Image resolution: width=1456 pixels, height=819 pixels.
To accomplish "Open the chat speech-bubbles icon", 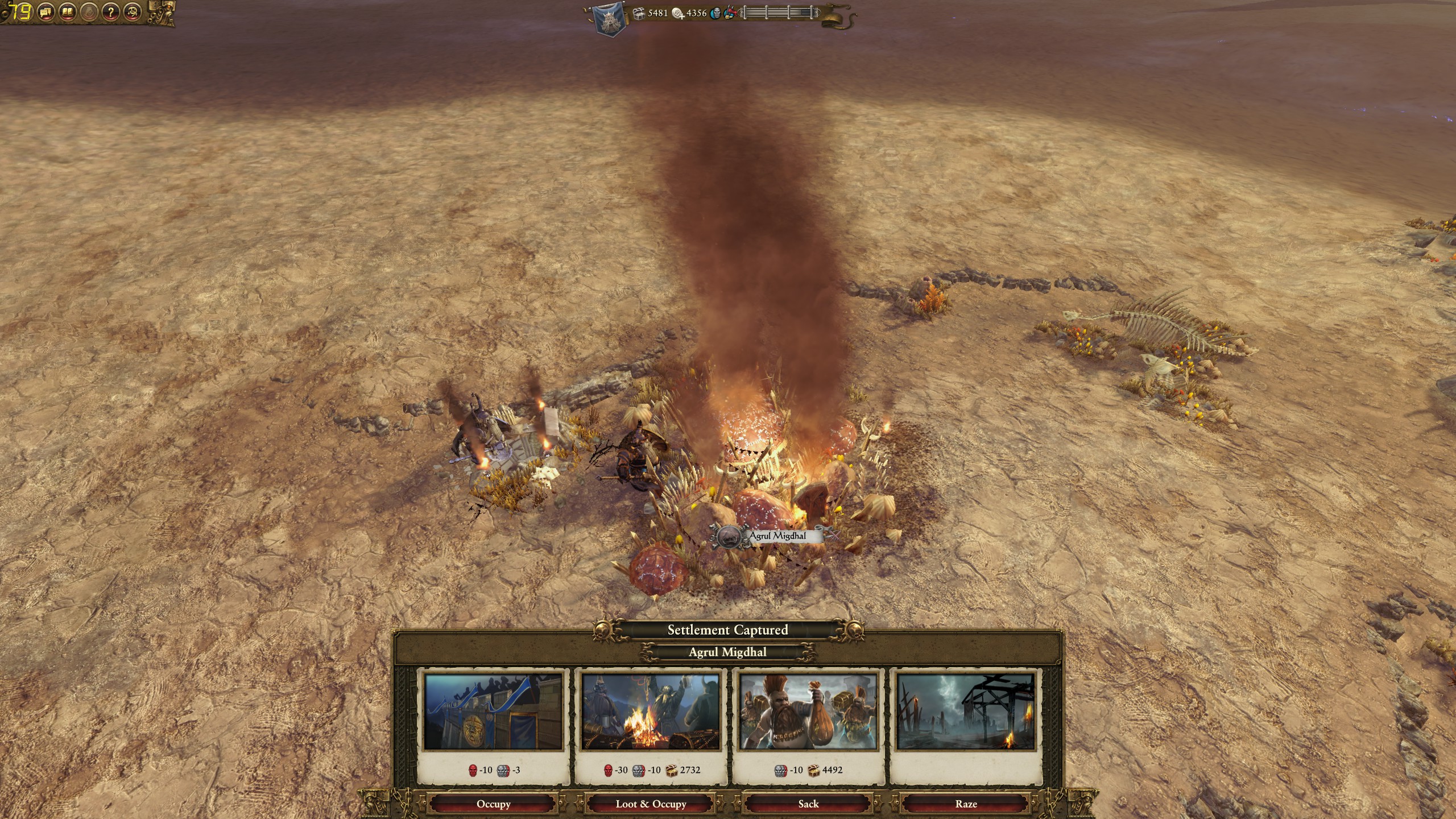I will click(x=47, y=12).
